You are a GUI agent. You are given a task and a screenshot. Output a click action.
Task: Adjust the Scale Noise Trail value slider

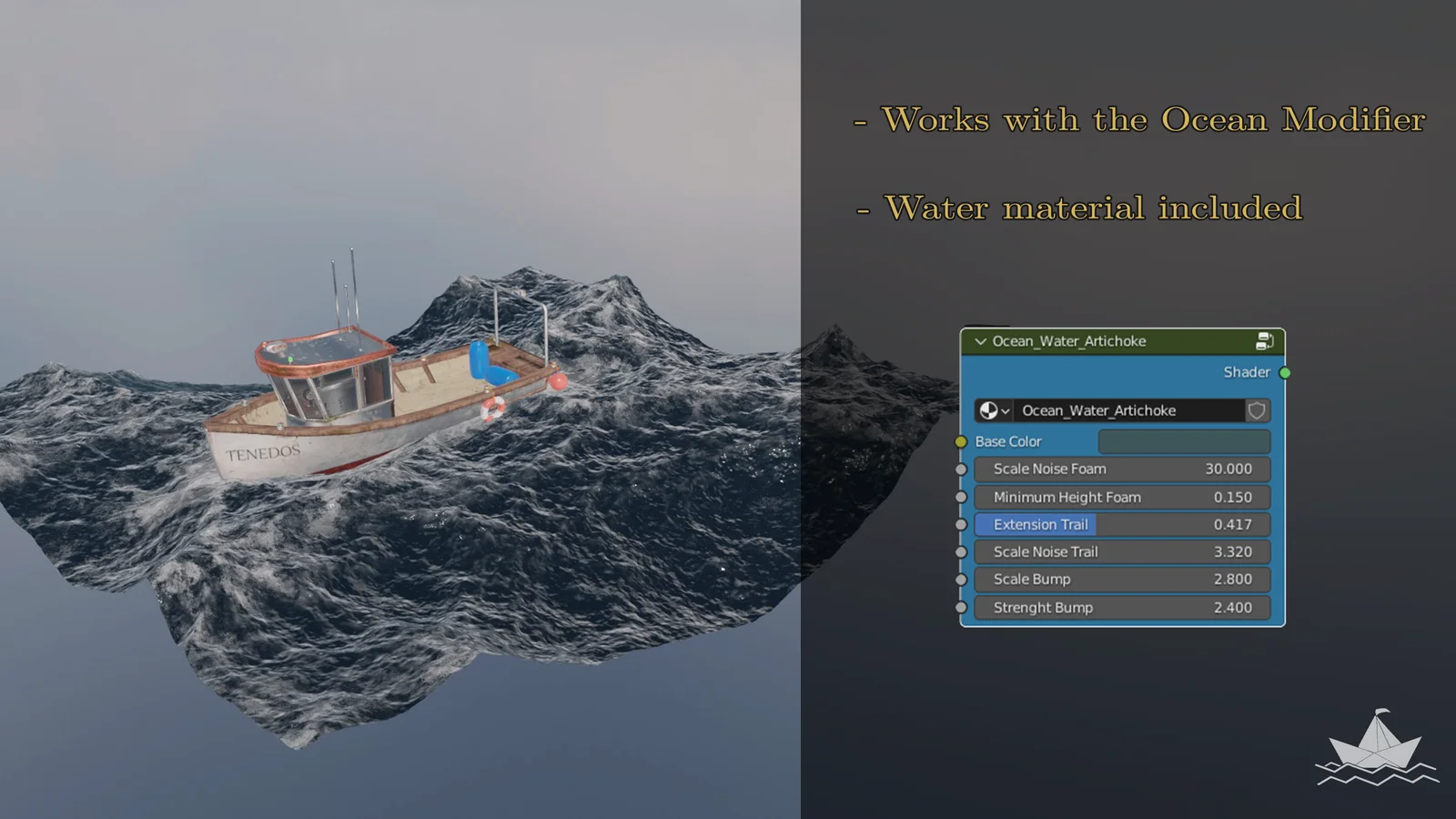pos(1119,551)
